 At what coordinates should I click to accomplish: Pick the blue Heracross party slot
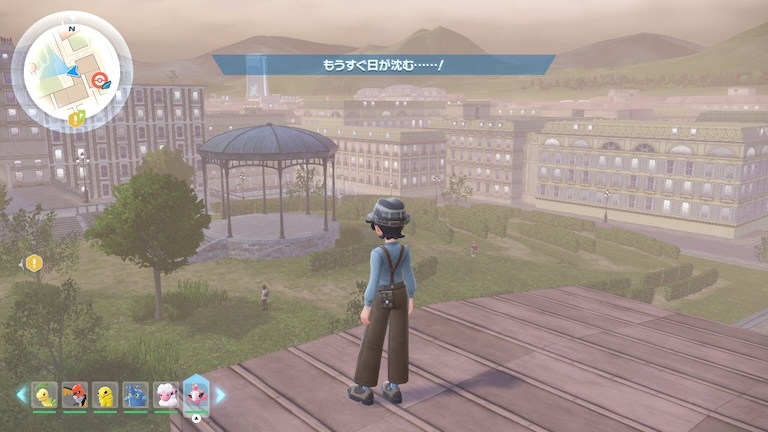pyautogui.click(x=135, y=395)
